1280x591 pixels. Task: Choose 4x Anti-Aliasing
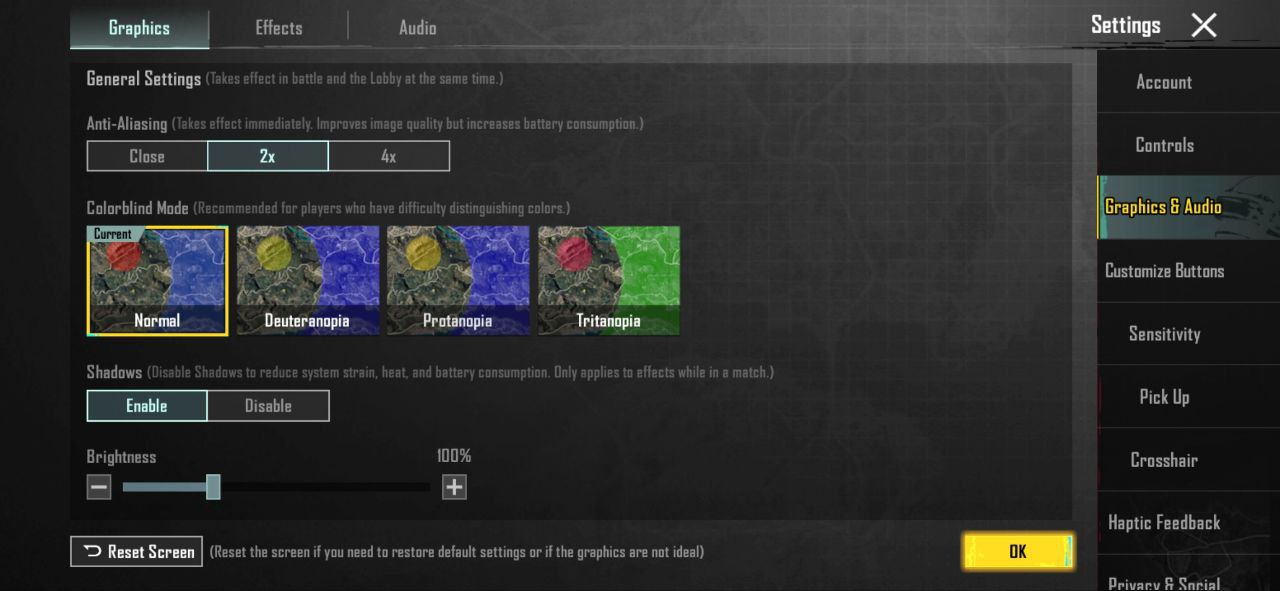pyautogui.click(x=388, y=156)
